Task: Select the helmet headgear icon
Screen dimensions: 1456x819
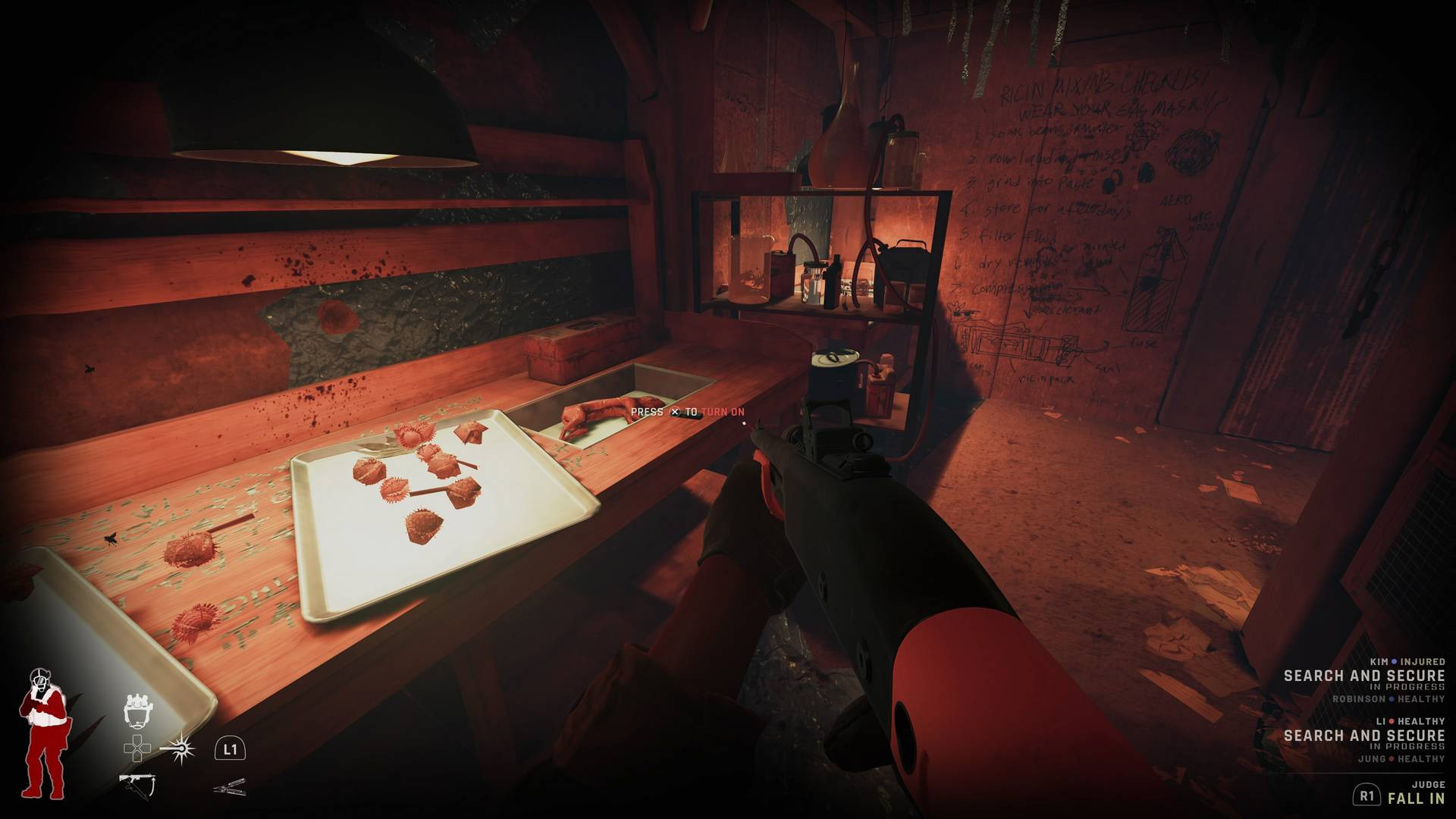Action: (139, 709)
